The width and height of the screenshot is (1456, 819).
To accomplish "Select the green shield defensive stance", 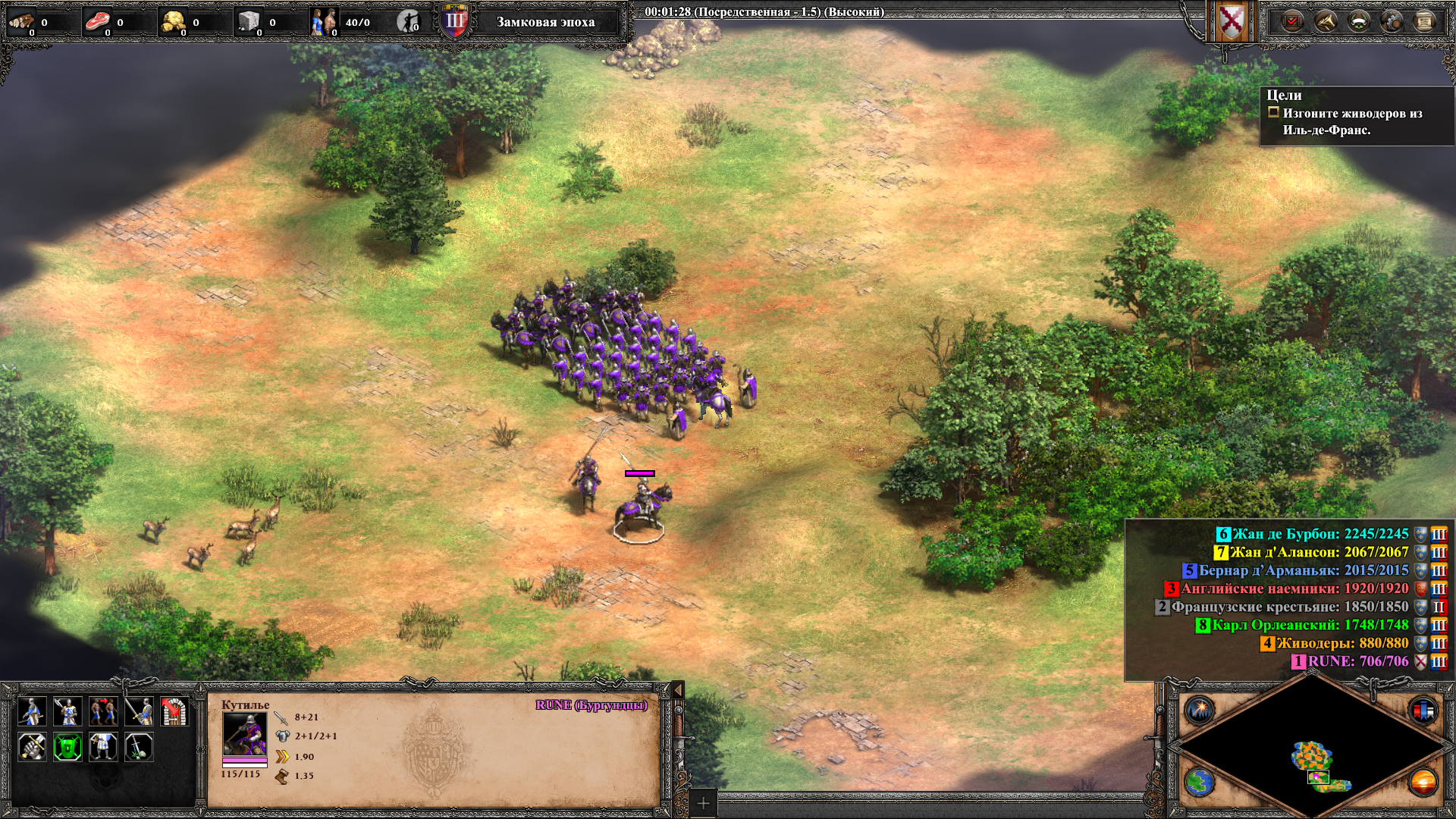I will point(67,747).
